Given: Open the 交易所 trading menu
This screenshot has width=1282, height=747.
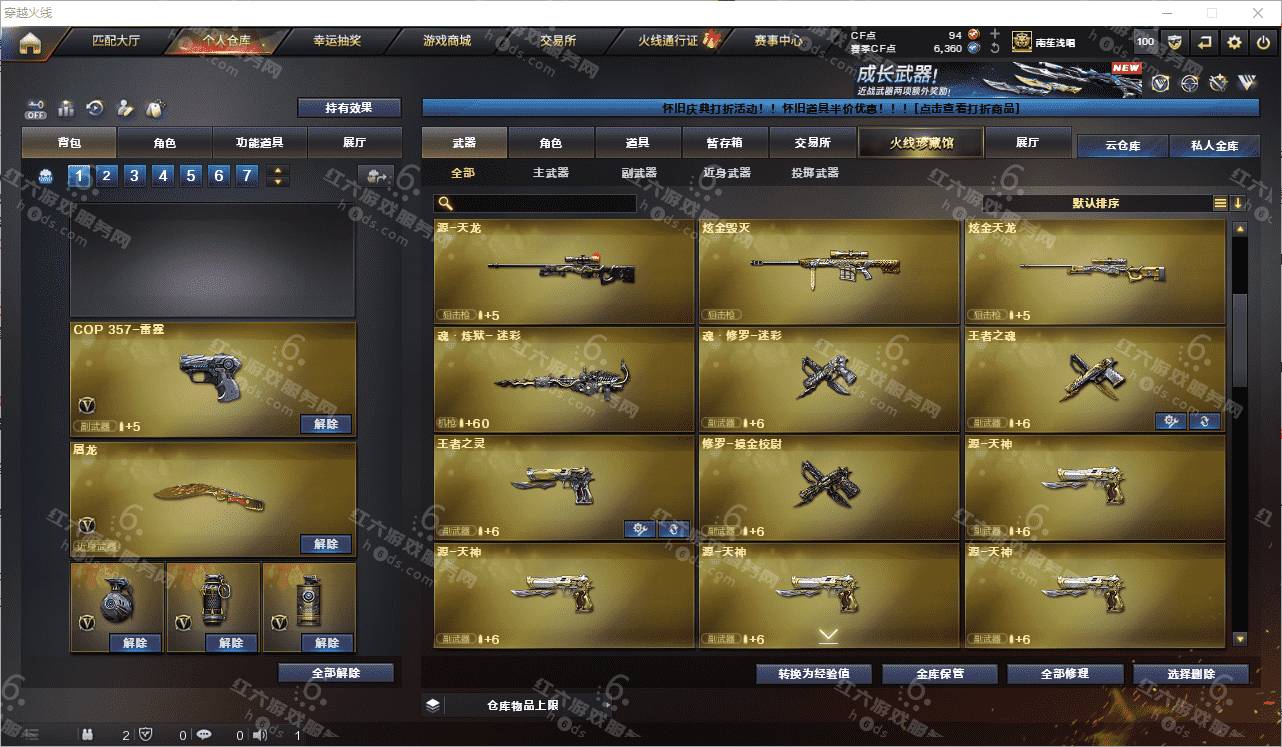Looking at the screenshot, I should 558,42.
